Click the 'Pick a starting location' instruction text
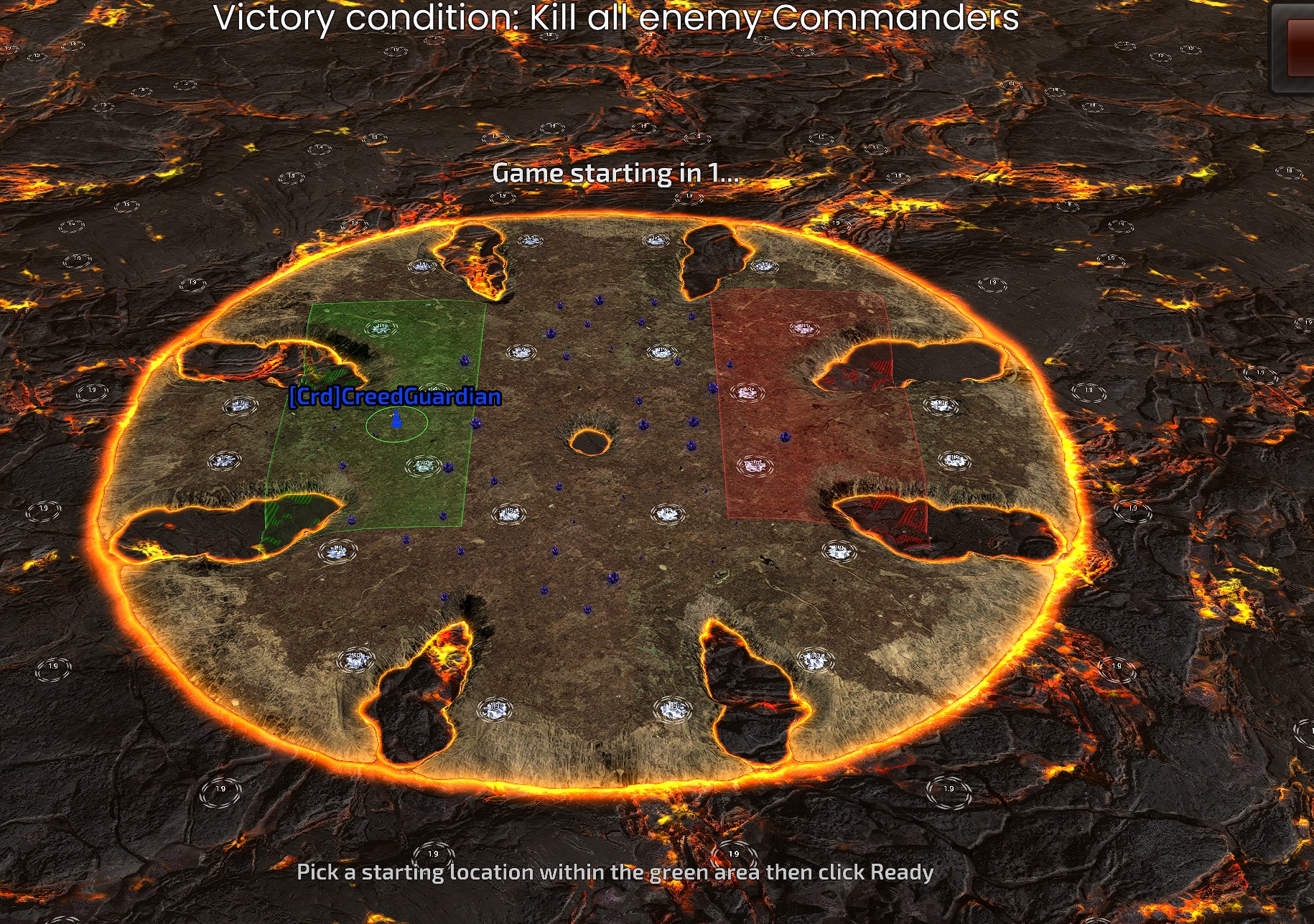The height and width of the screenshot is (924, 1314). pos(615,872)
